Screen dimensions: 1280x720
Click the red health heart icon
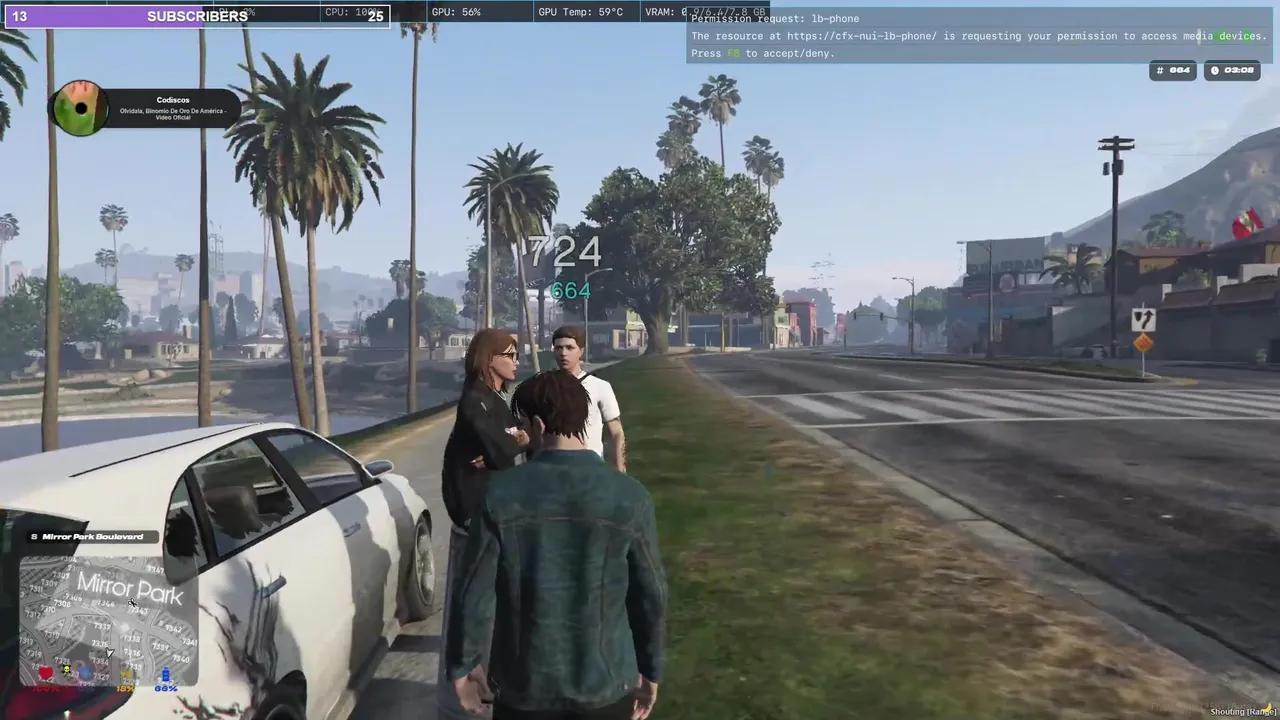tap(46, 671)
